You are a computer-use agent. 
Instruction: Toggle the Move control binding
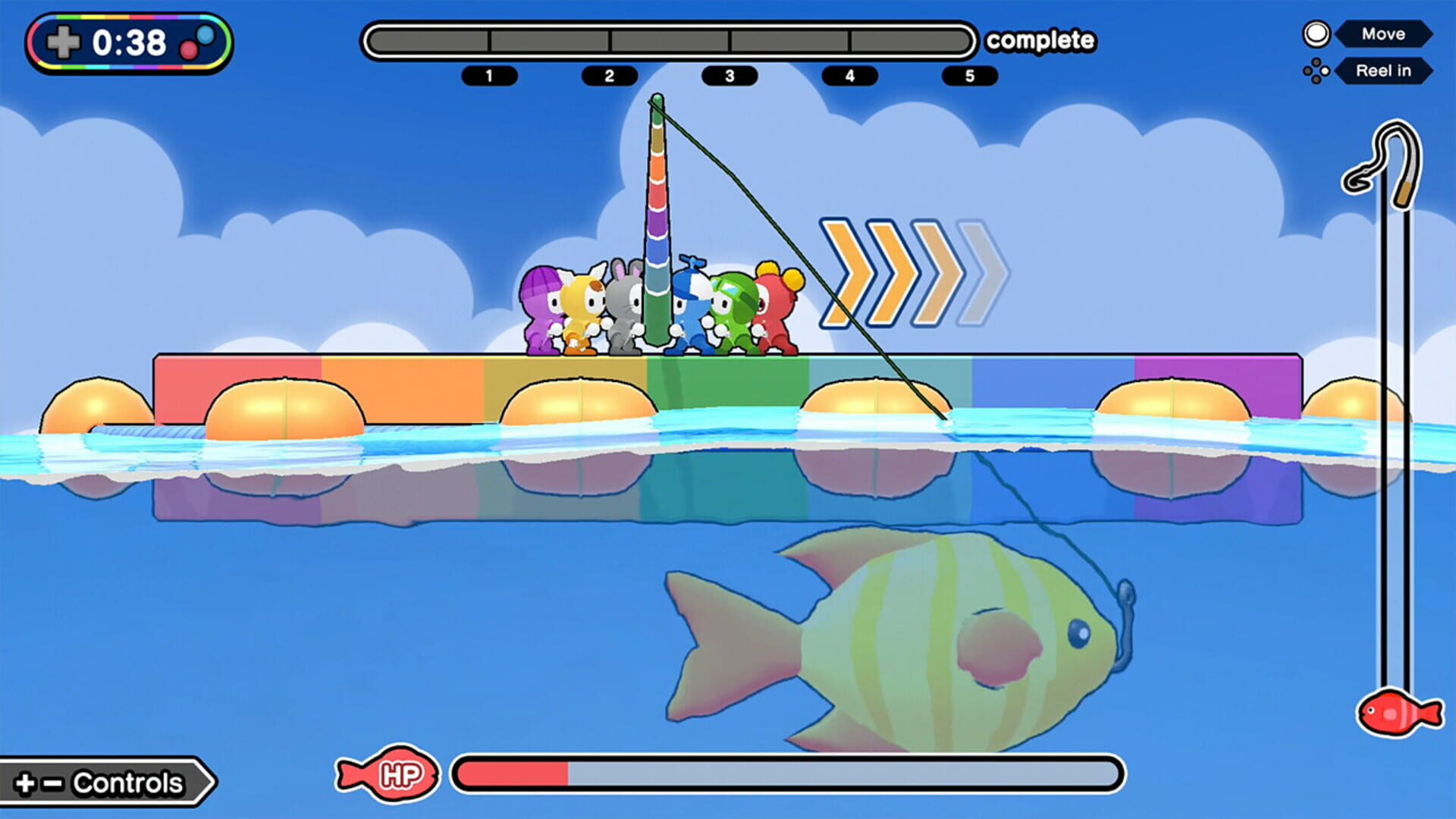tap(1384, 33)
